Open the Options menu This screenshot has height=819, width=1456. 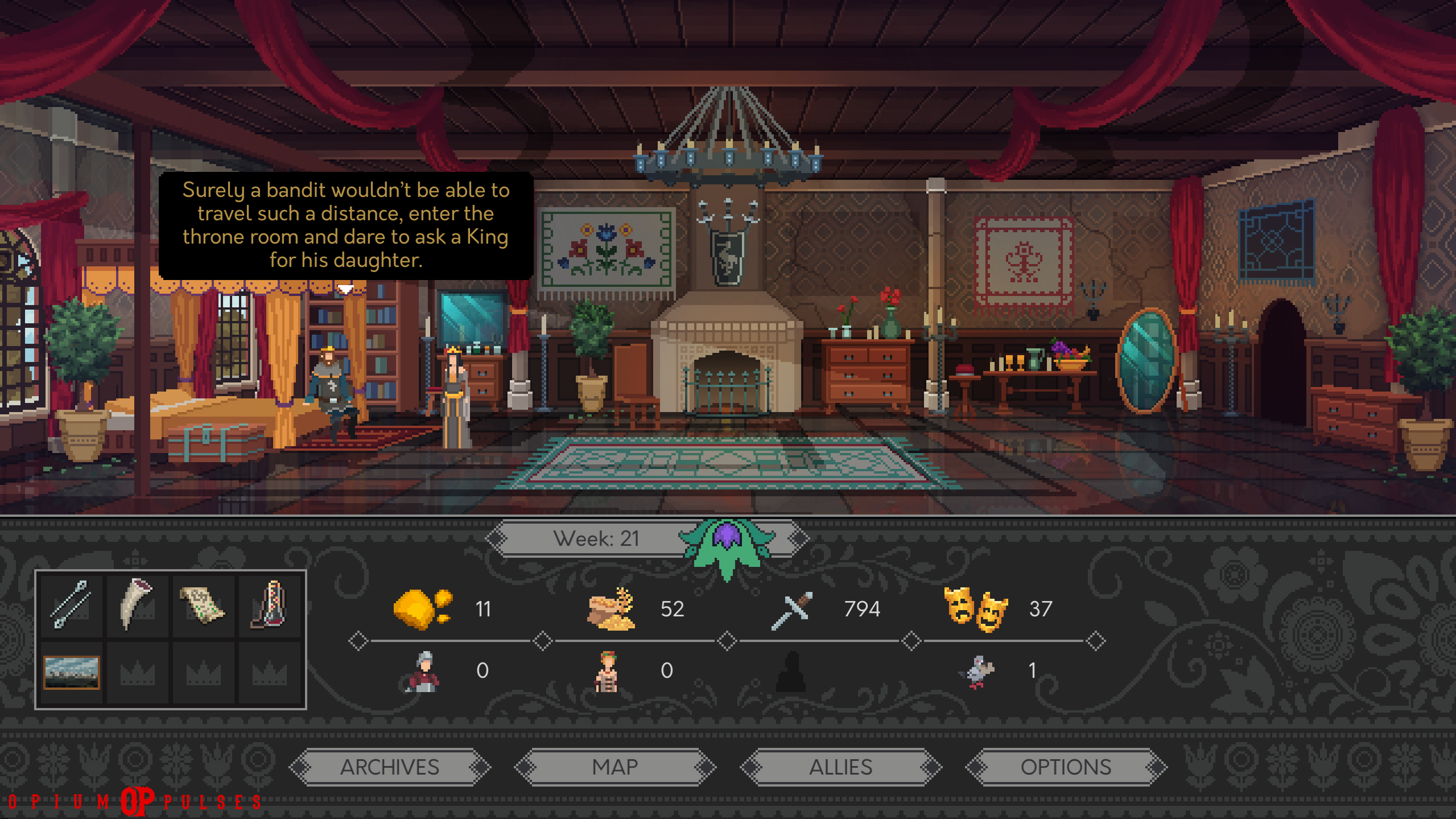coord(1066,767)
